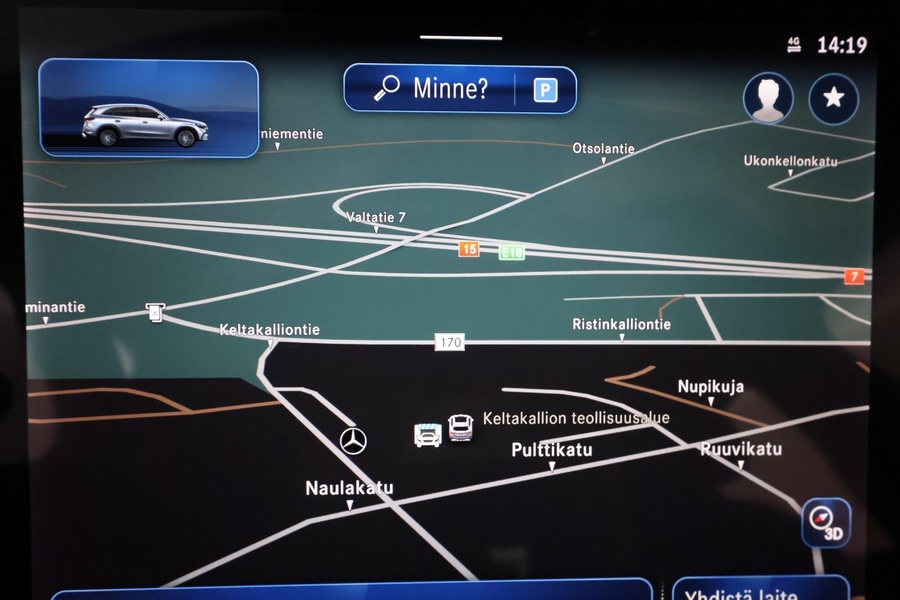Open the user profile icon
This screenshot has height=600, width=900.
pos(768,98)
